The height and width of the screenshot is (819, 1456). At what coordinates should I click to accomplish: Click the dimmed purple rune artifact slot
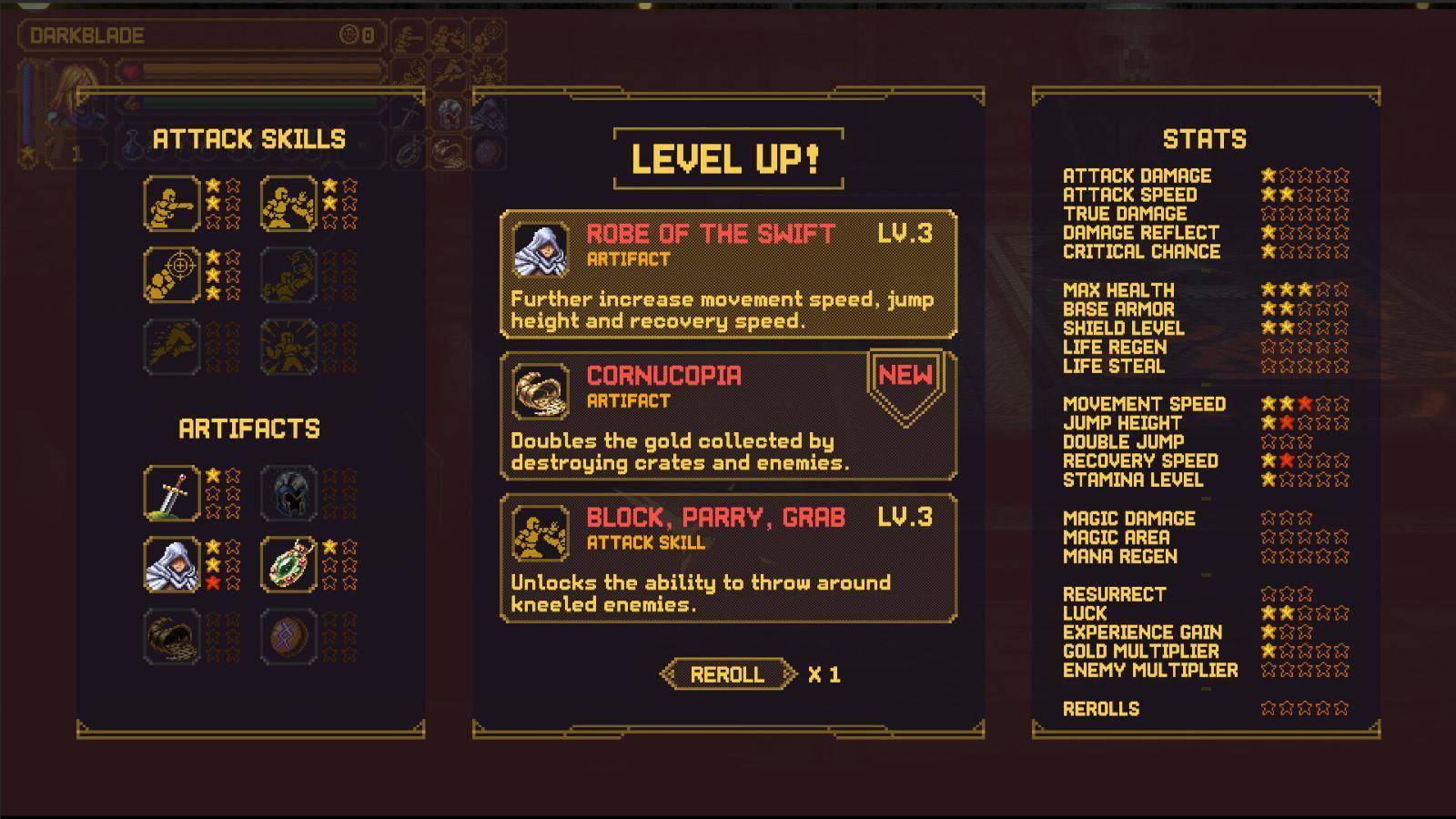tap(289, 636)
